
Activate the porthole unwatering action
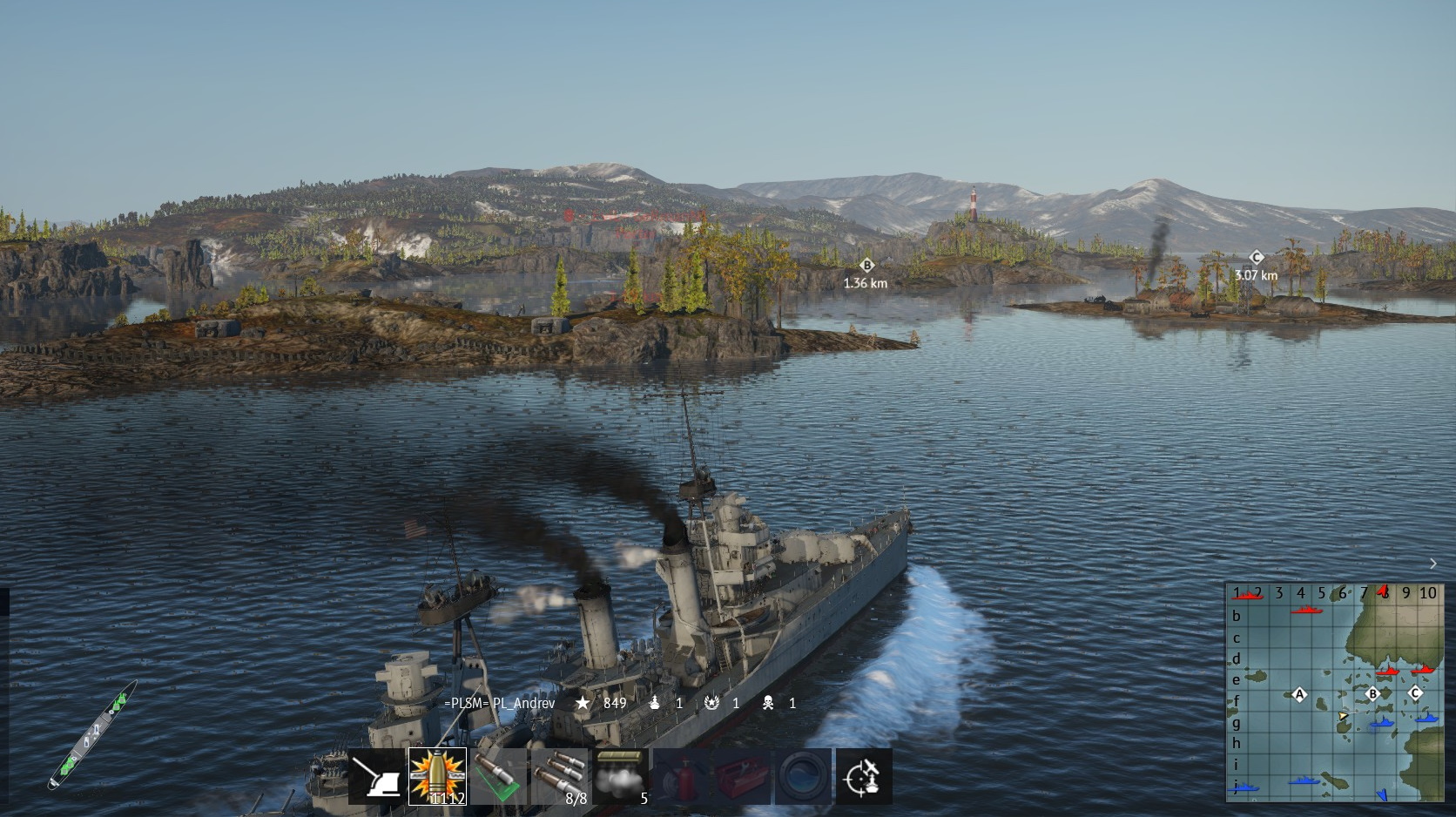point(803,776)
